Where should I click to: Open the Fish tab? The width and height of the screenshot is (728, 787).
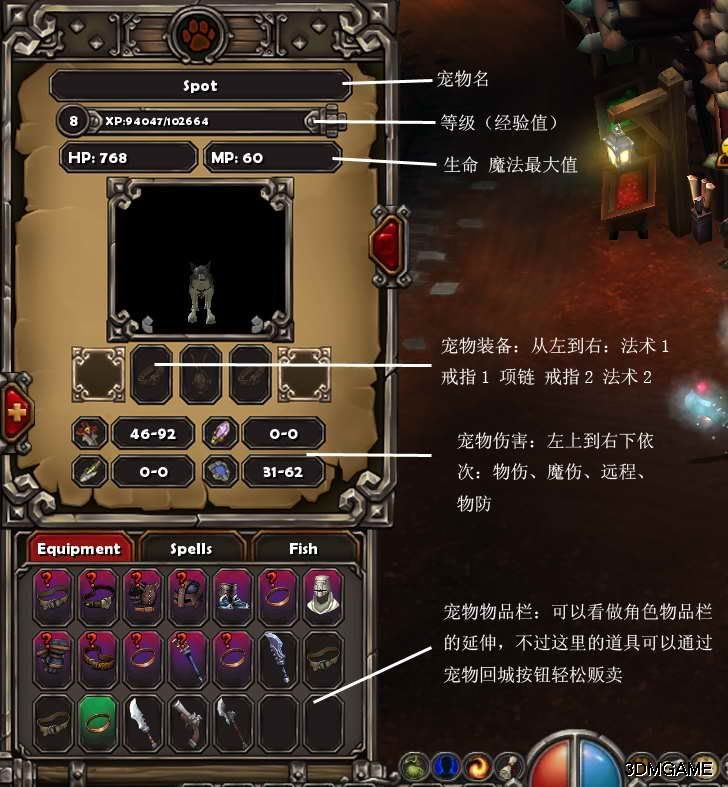coord(303,549)
